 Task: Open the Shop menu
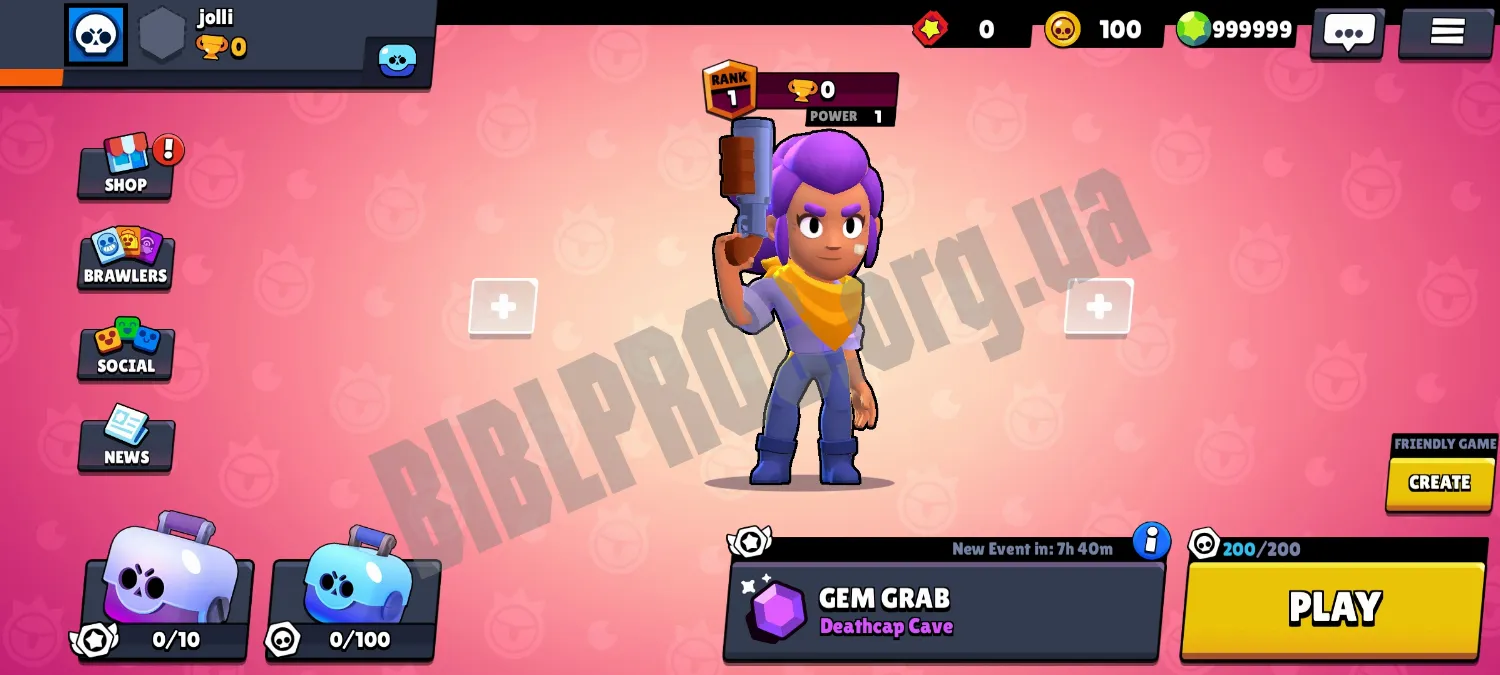tap(126, 167)
